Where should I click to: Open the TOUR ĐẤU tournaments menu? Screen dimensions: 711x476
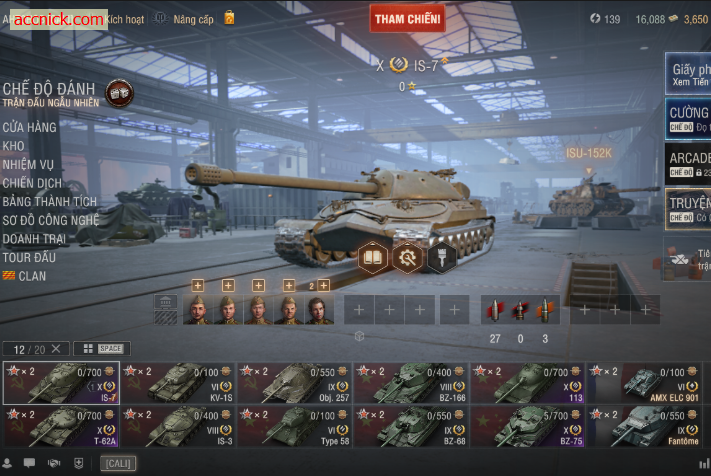29,258
